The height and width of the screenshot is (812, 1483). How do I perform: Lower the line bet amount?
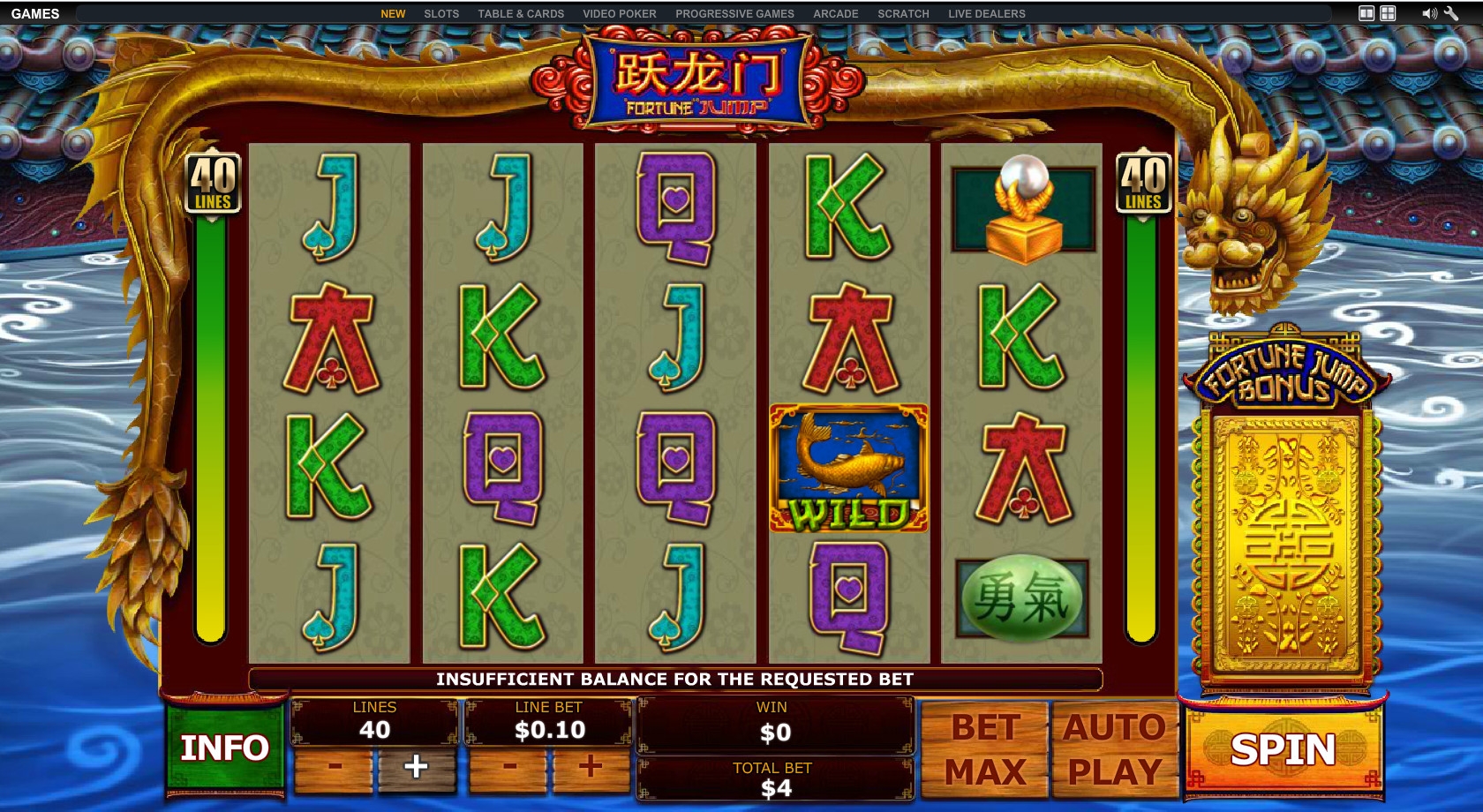click(x=508, y=767)
